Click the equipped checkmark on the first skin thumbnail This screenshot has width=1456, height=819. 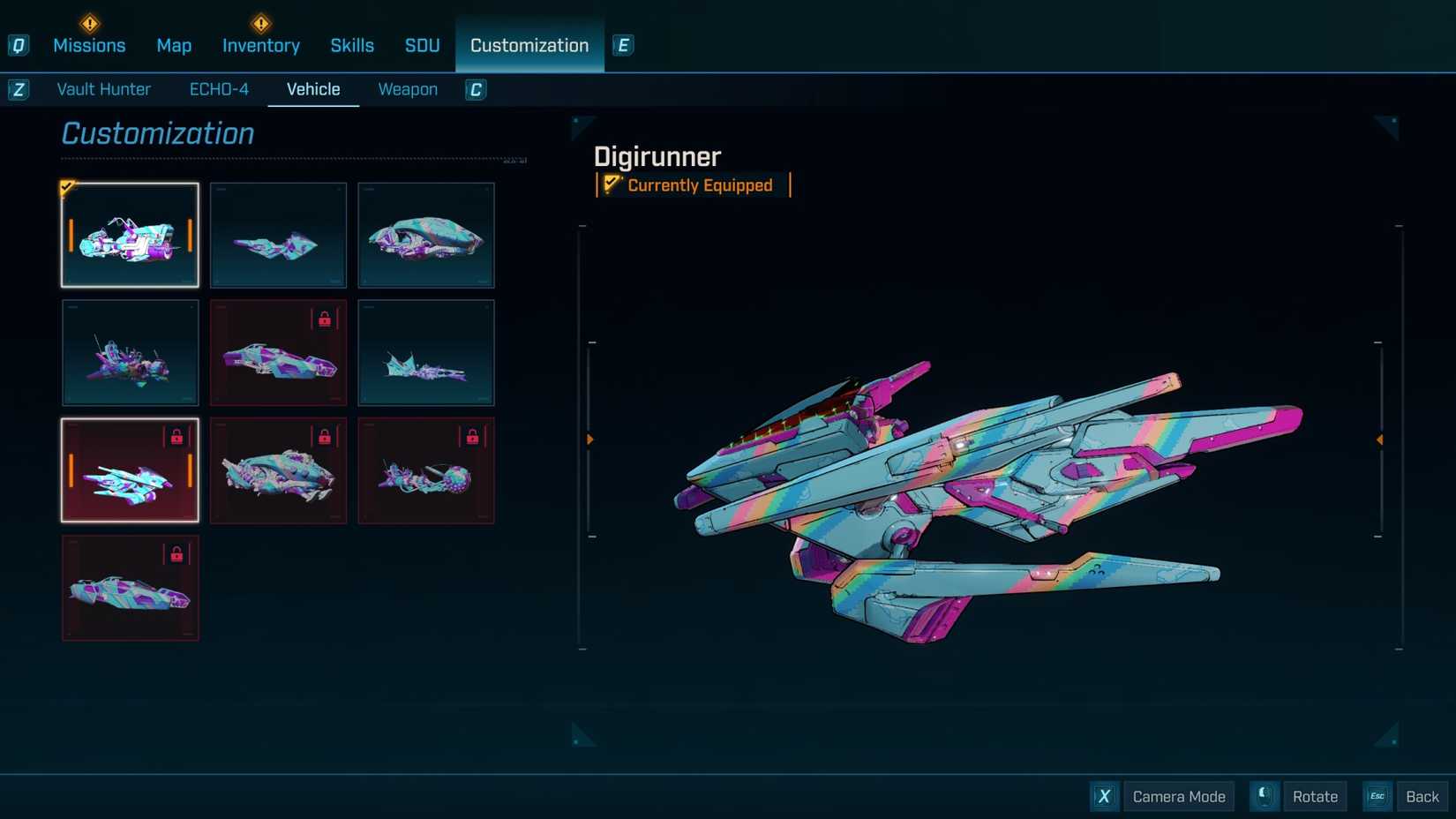67,188
